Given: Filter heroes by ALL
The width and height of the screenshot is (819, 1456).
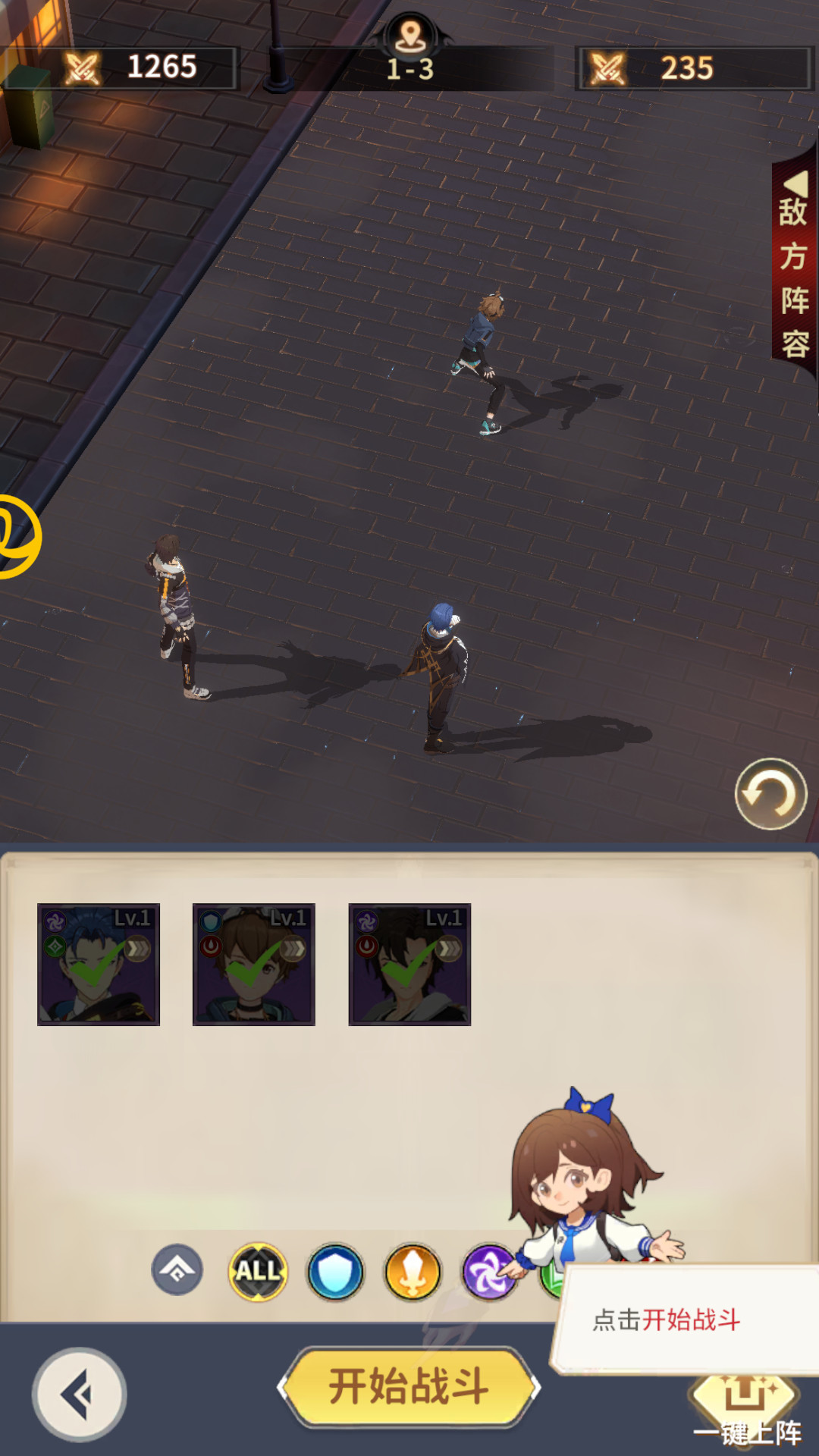Looking at the screenshot, I should [258, 1272].
